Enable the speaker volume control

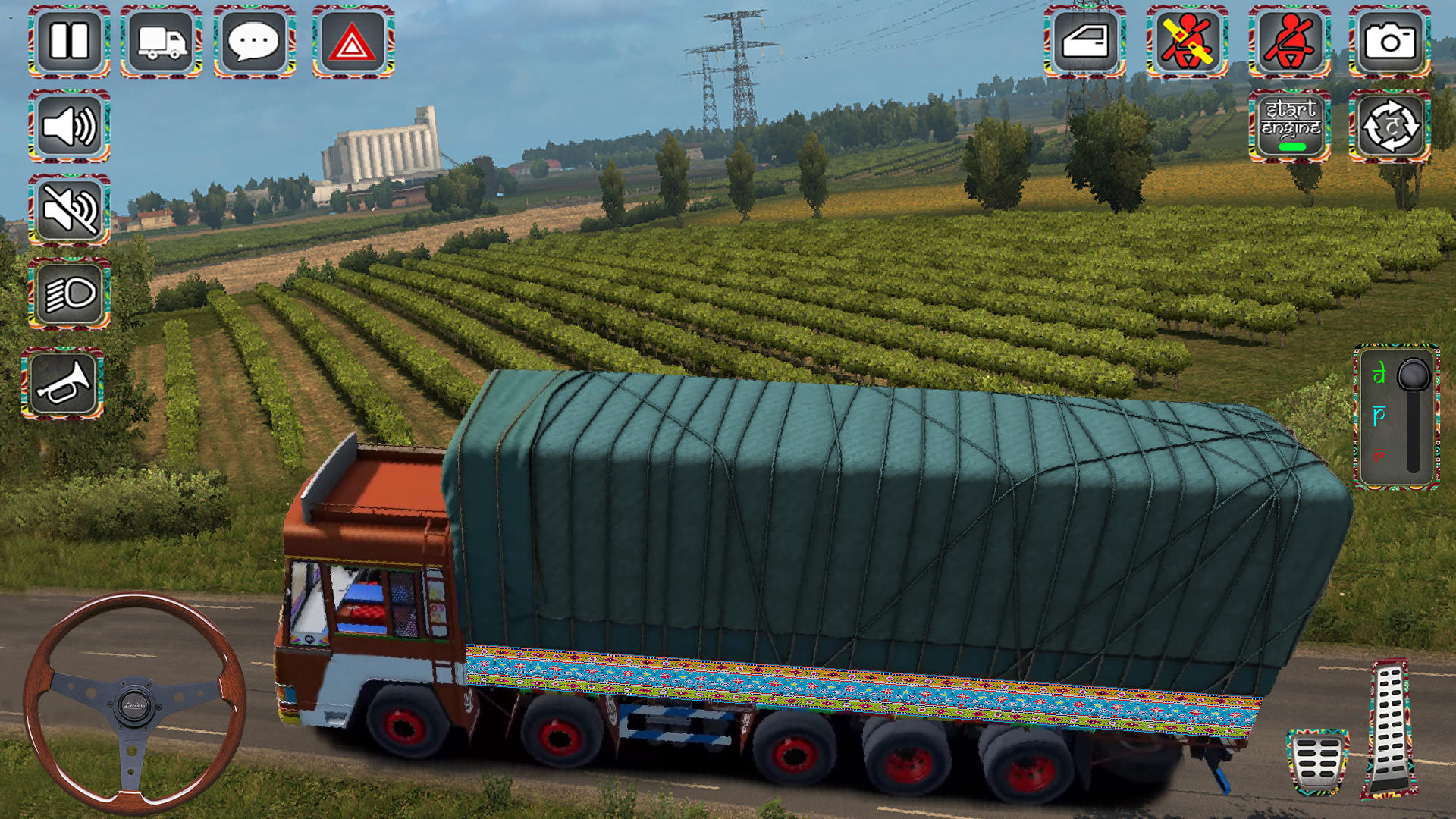coord(67,125)
